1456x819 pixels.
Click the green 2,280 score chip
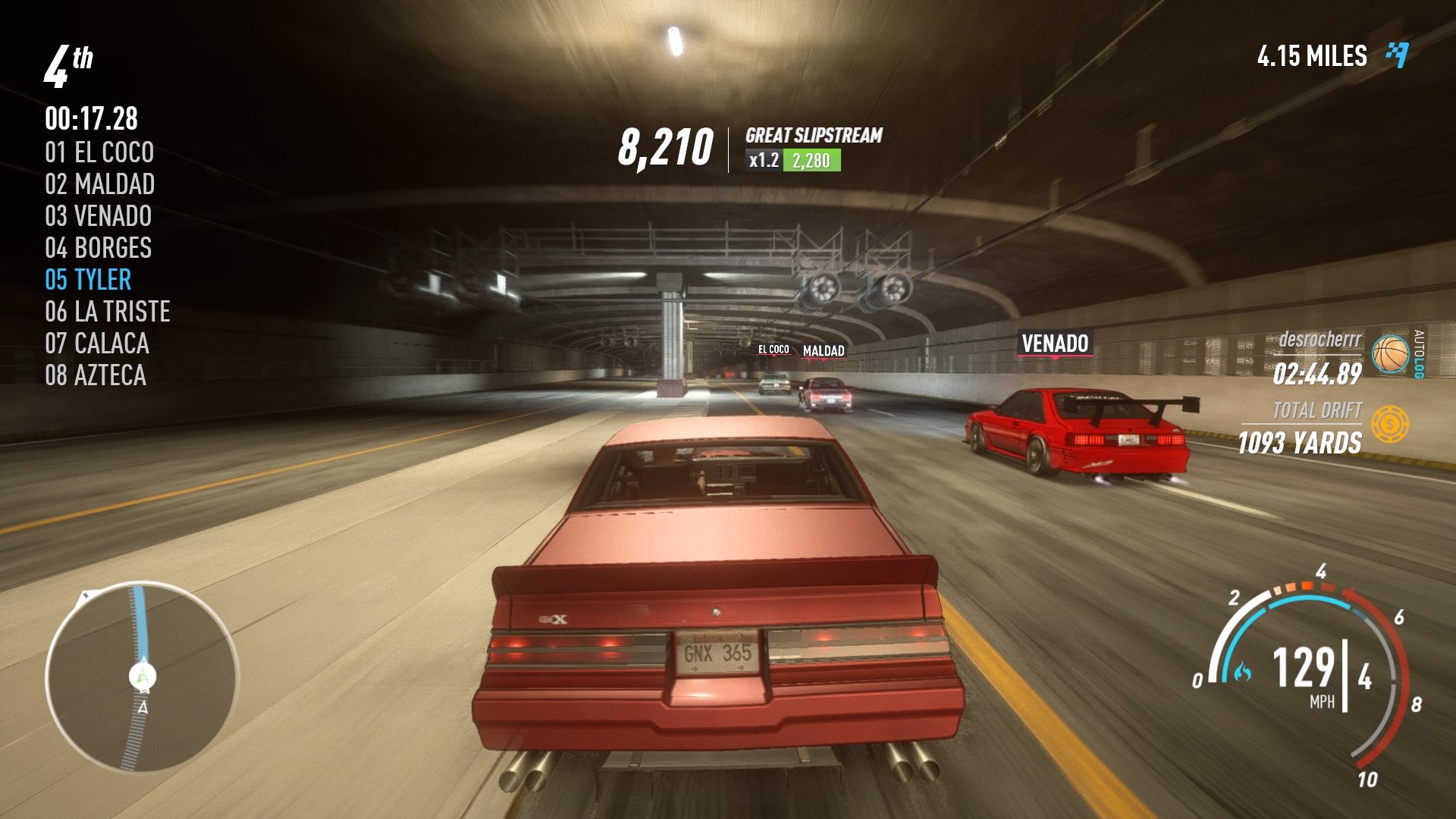pyautogui.click(x=811, y=160)
